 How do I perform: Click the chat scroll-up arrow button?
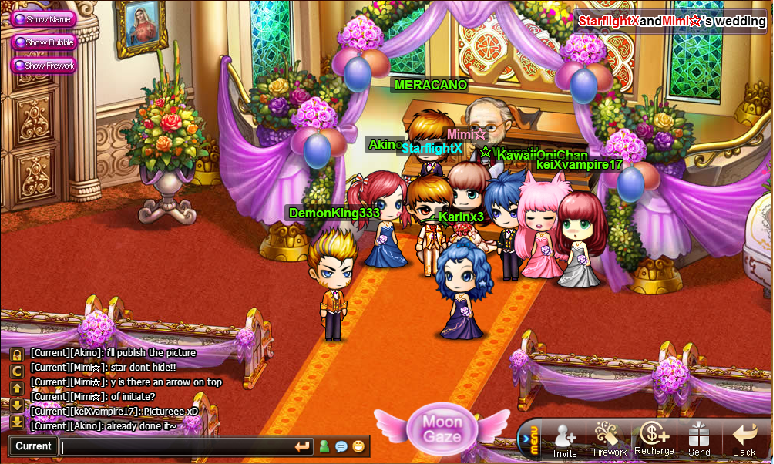(16, 388)
